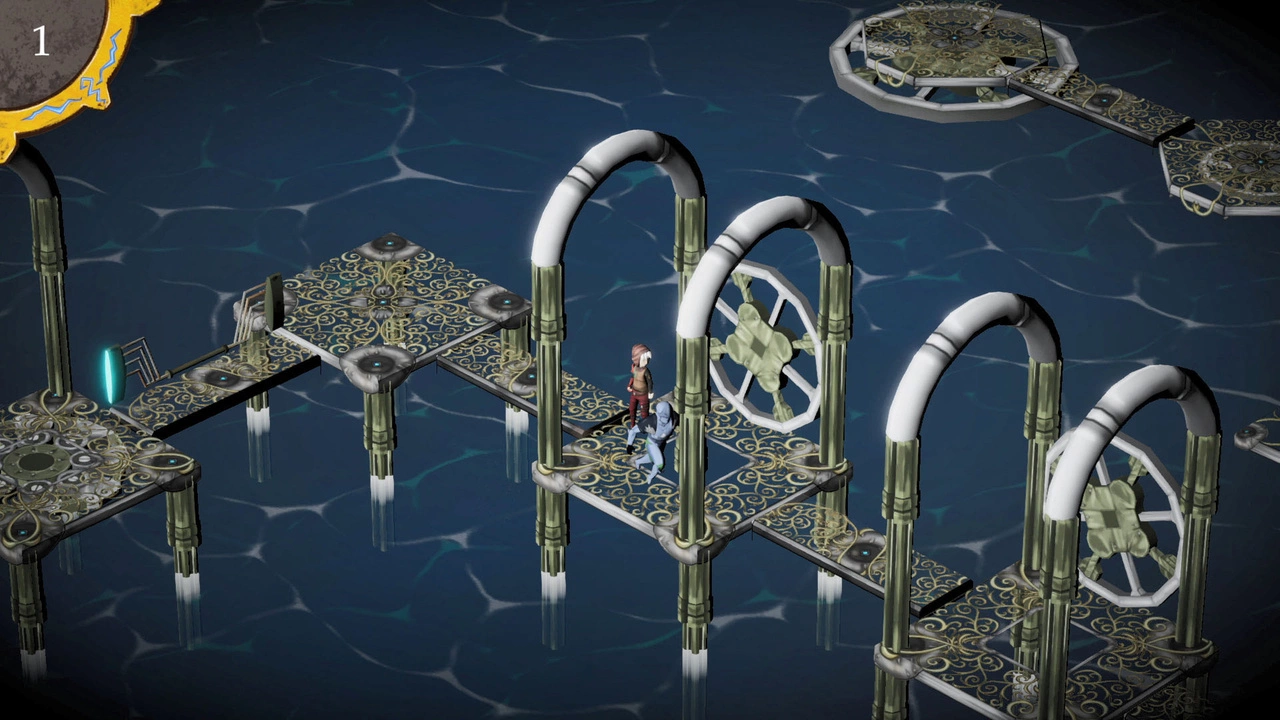The image size is (1280, 720).
Task: Click the golden lightning medallion showing 1
Action: point(55,55)
